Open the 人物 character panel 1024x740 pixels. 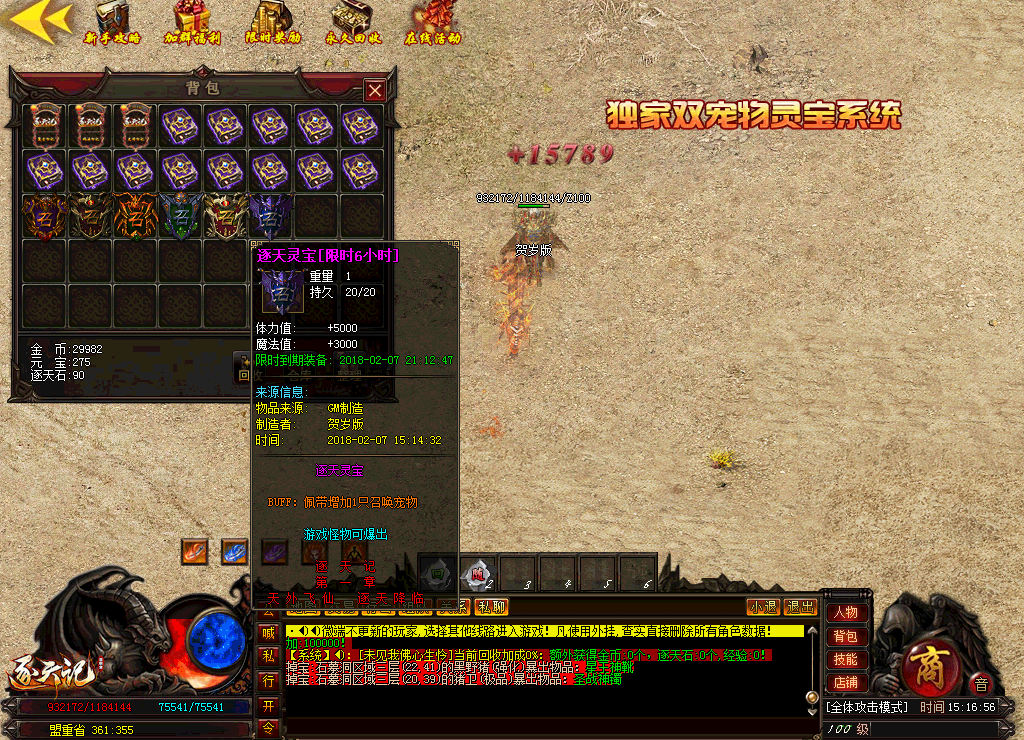tap(846, 613)
